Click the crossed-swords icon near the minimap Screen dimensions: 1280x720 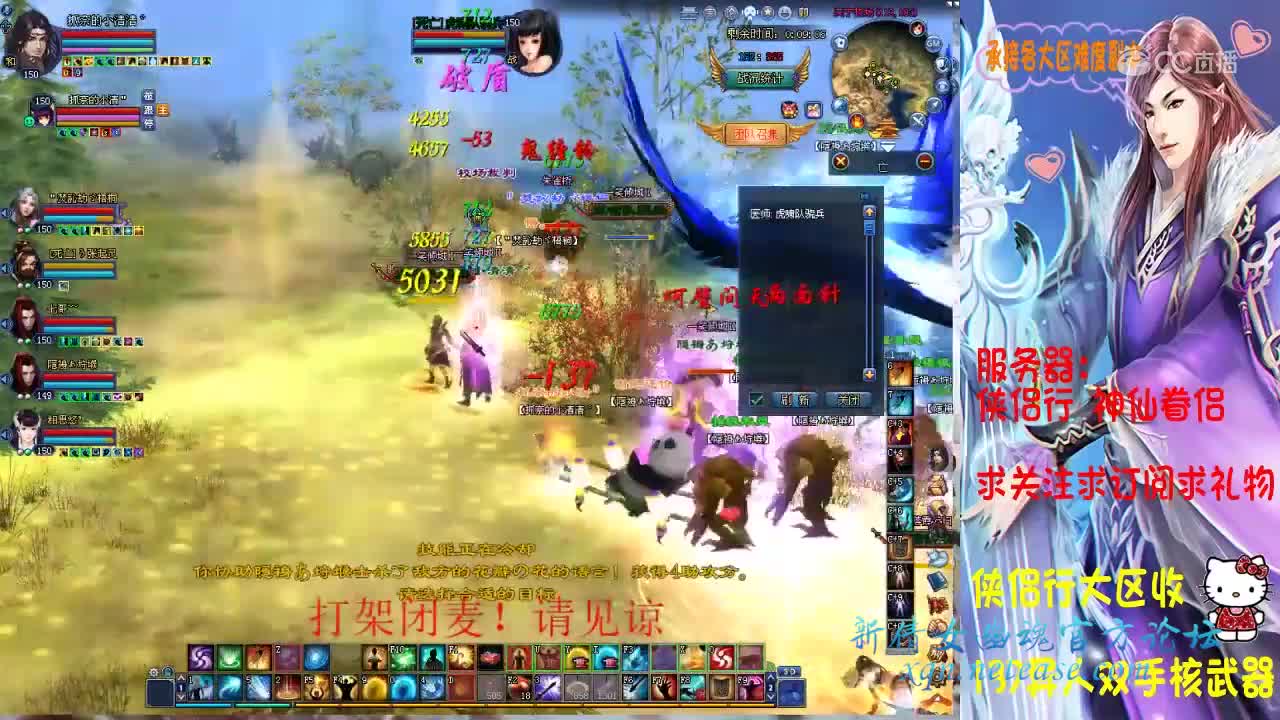point(918,120)
